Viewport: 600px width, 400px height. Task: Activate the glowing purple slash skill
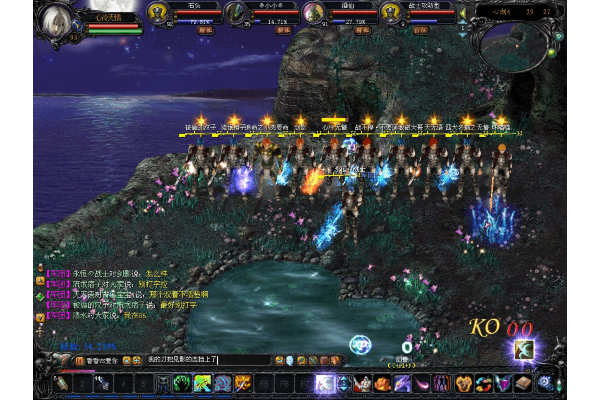(324, 383)
